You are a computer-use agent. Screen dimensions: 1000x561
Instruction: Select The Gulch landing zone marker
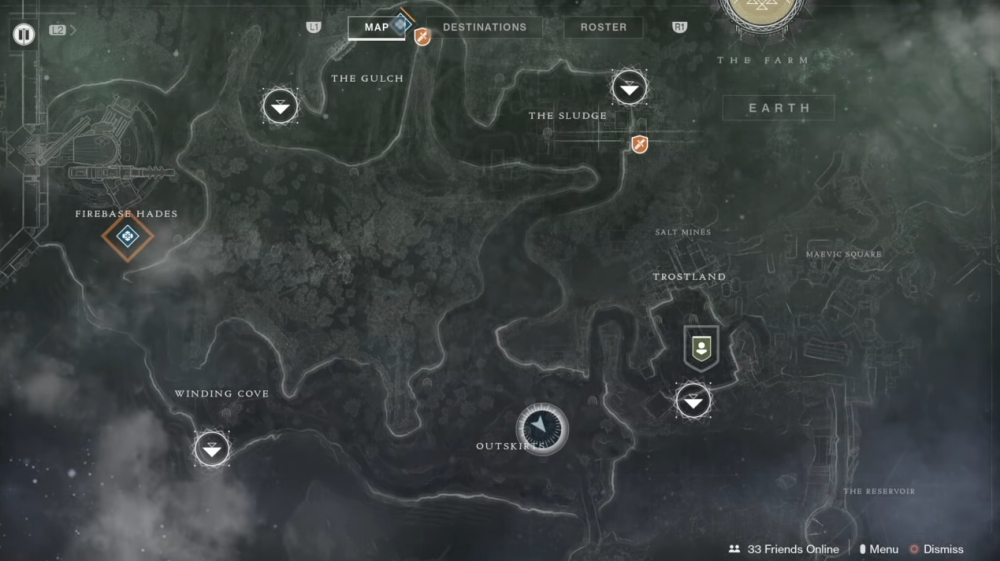point(280,106)
